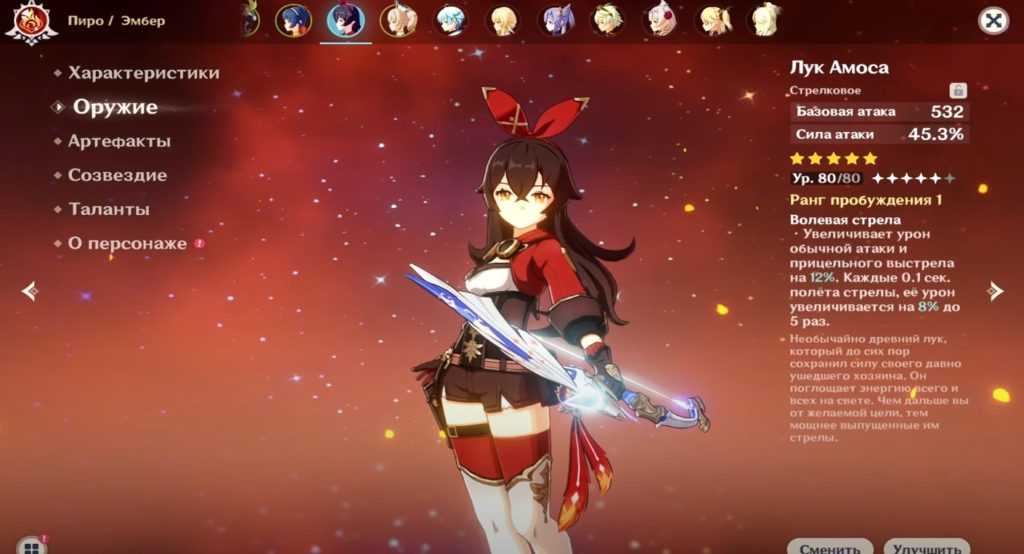Viewport: 1024px width, 554px height.
Task: Toggle the weapon lock icon
Action: [x=958, y=90]
